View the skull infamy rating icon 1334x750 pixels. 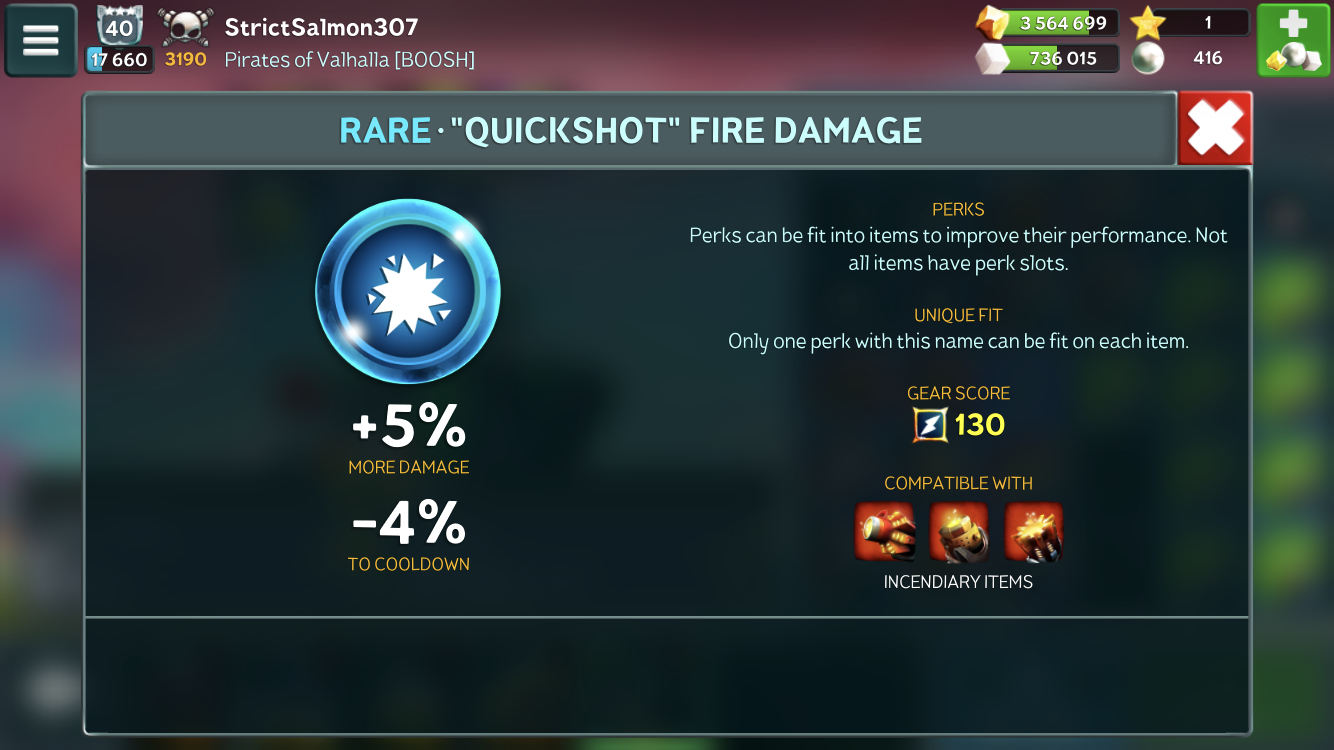coord(185,26)
